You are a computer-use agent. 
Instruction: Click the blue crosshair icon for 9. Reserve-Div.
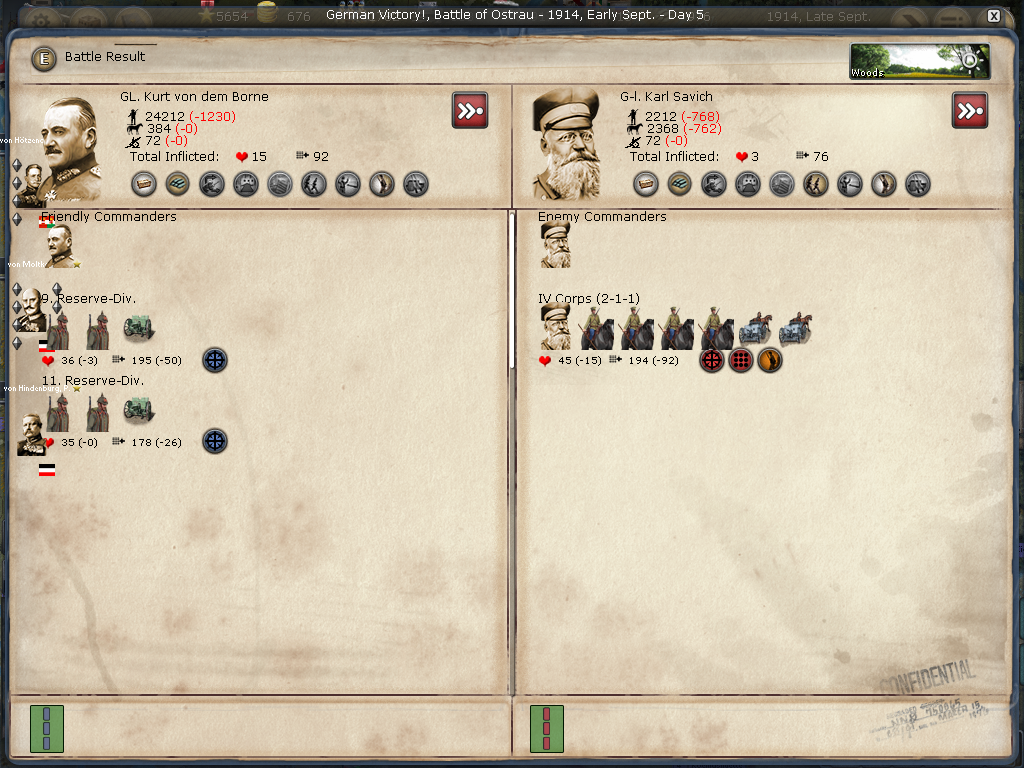[x=215, y=360]
